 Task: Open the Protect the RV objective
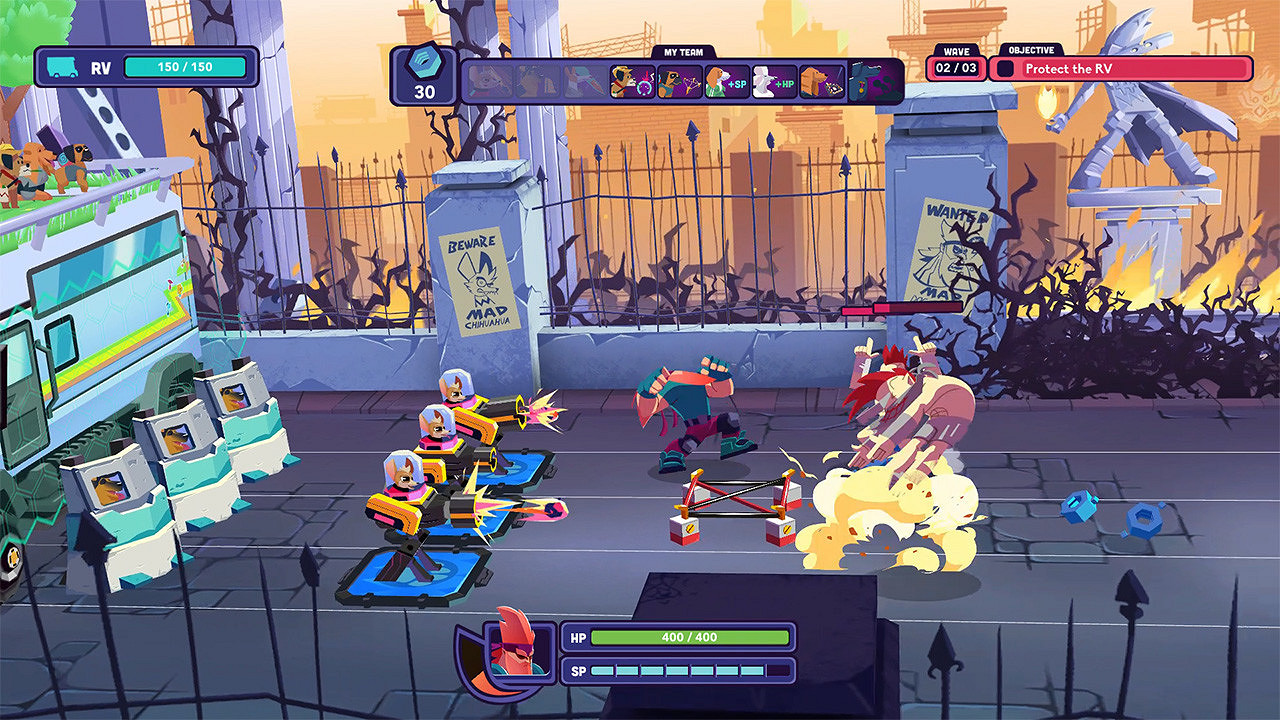pyautogui.click(x=1120, y=69)
